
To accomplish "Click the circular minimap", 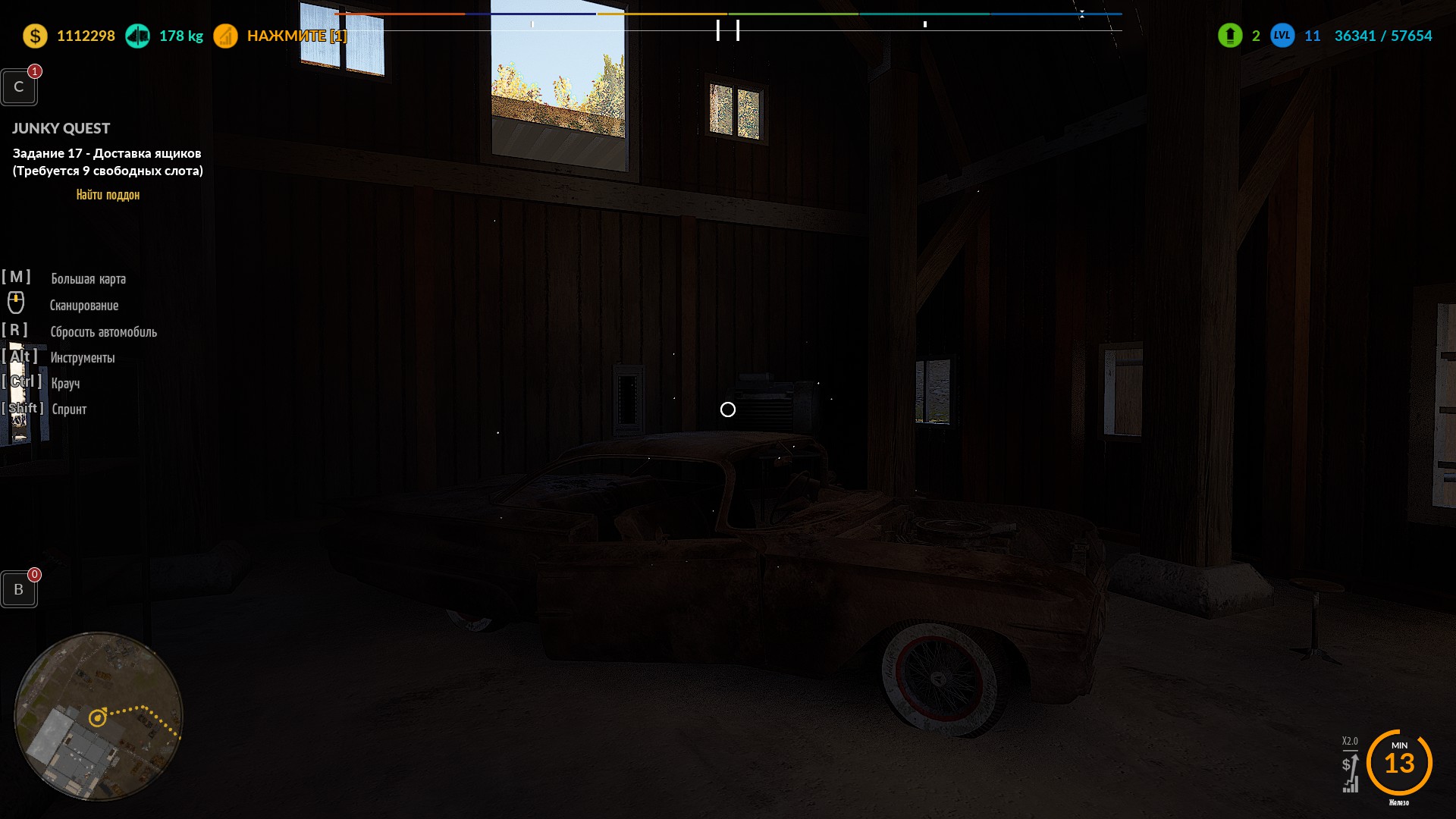I will (99, 716).
